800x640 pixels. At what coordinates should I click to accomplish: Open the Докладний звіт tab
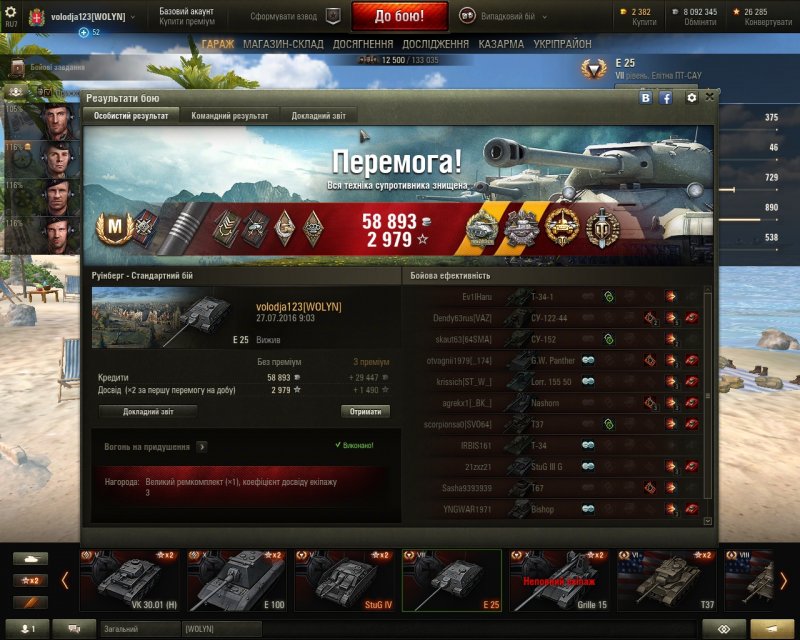pyautogui.click(x=318, y=116)
